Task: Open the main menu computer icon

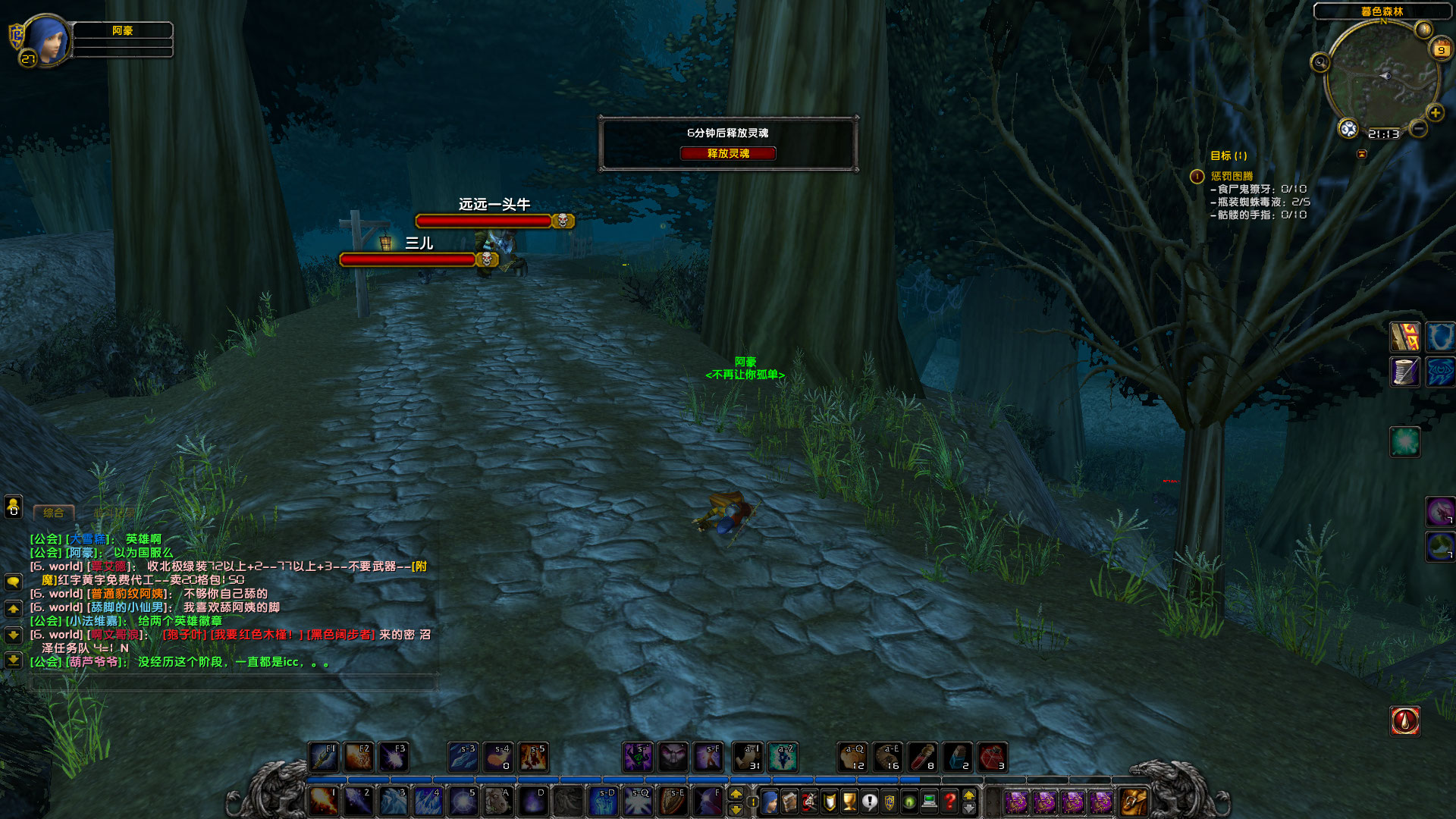Action: tap(929, 800)
